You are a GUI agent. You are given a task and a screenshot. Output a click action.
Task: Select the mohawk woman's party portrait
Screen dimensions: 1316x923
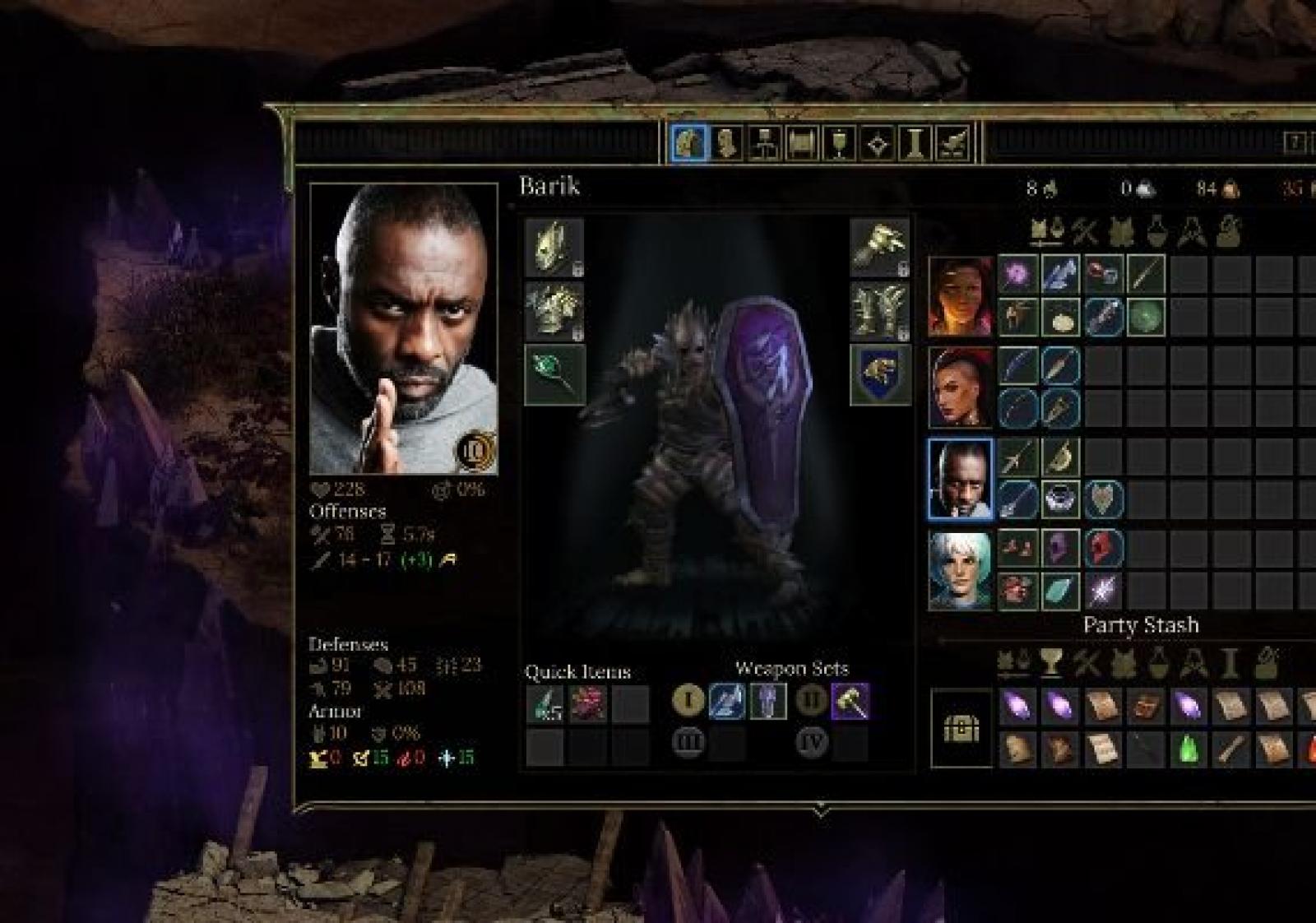(x=960, y=387)
